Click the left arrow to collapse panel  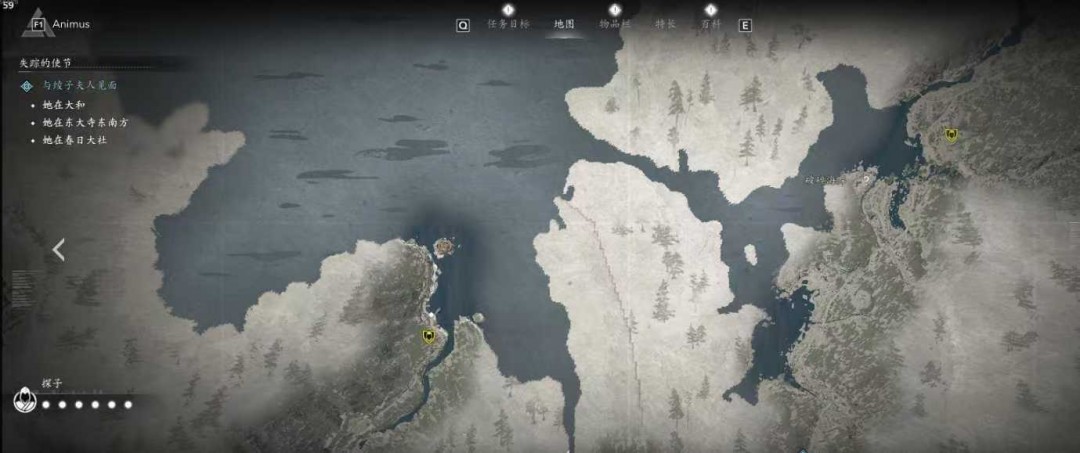(58, 250)
